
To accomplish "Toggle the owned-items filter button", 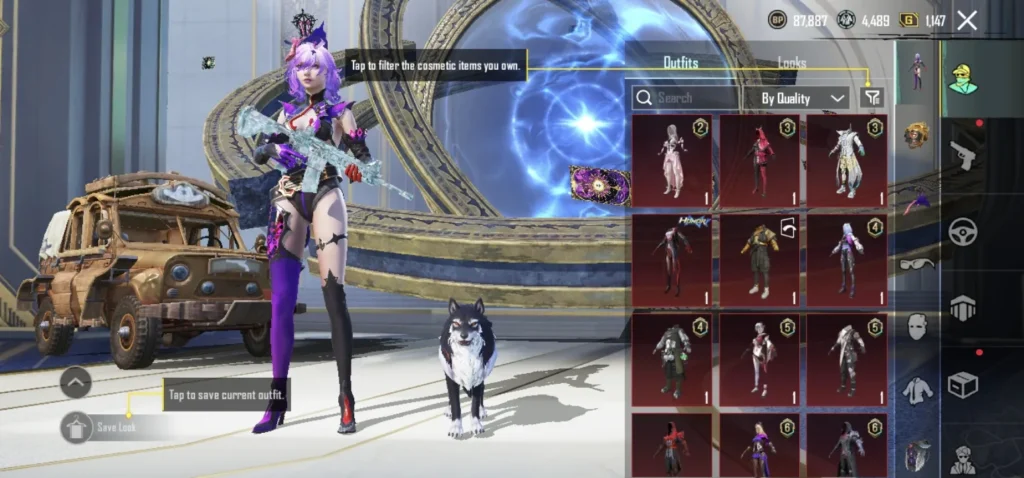I will point(872,97).
